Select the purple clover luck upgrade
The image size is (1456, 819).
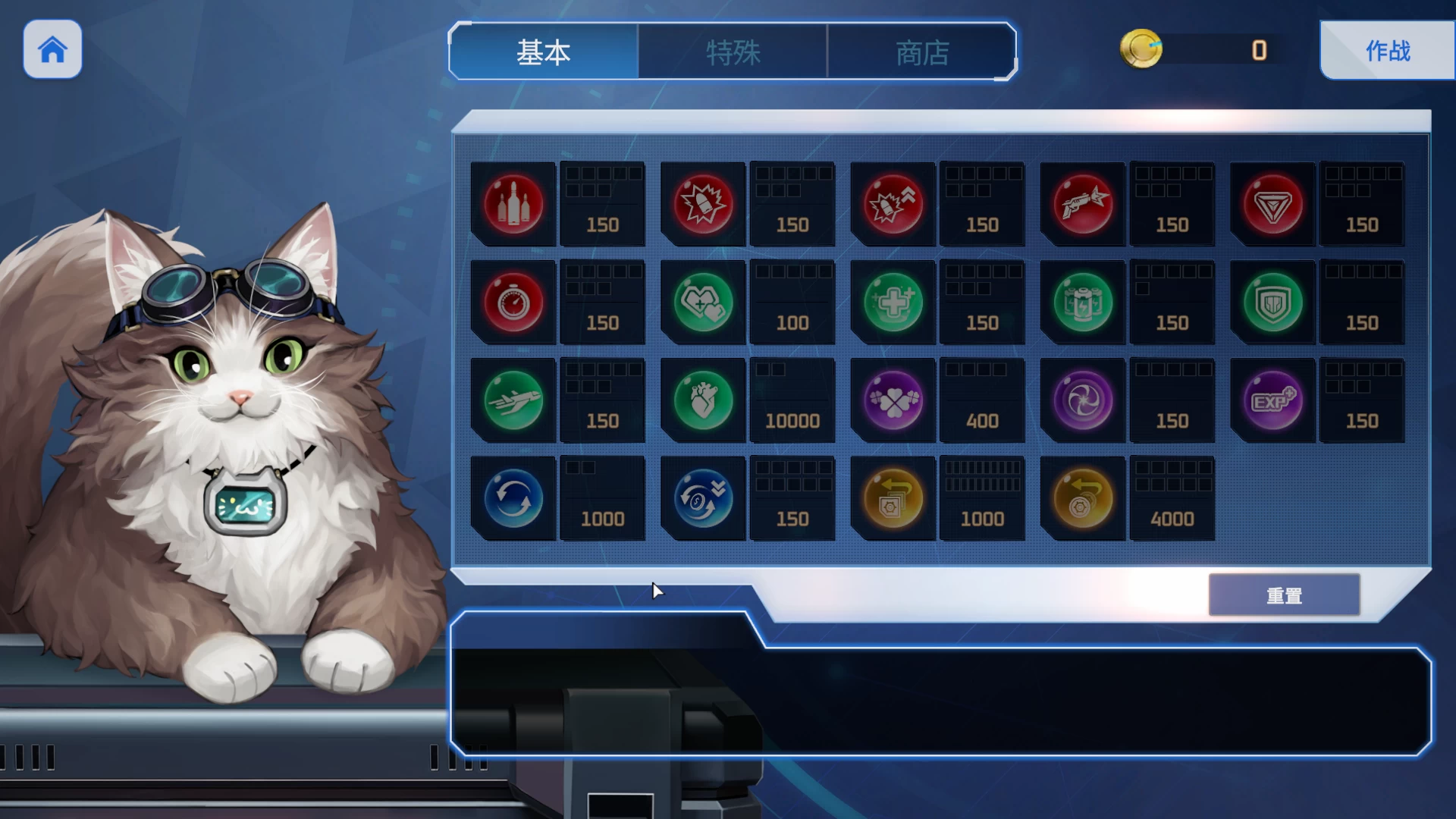tap(893, 400)
